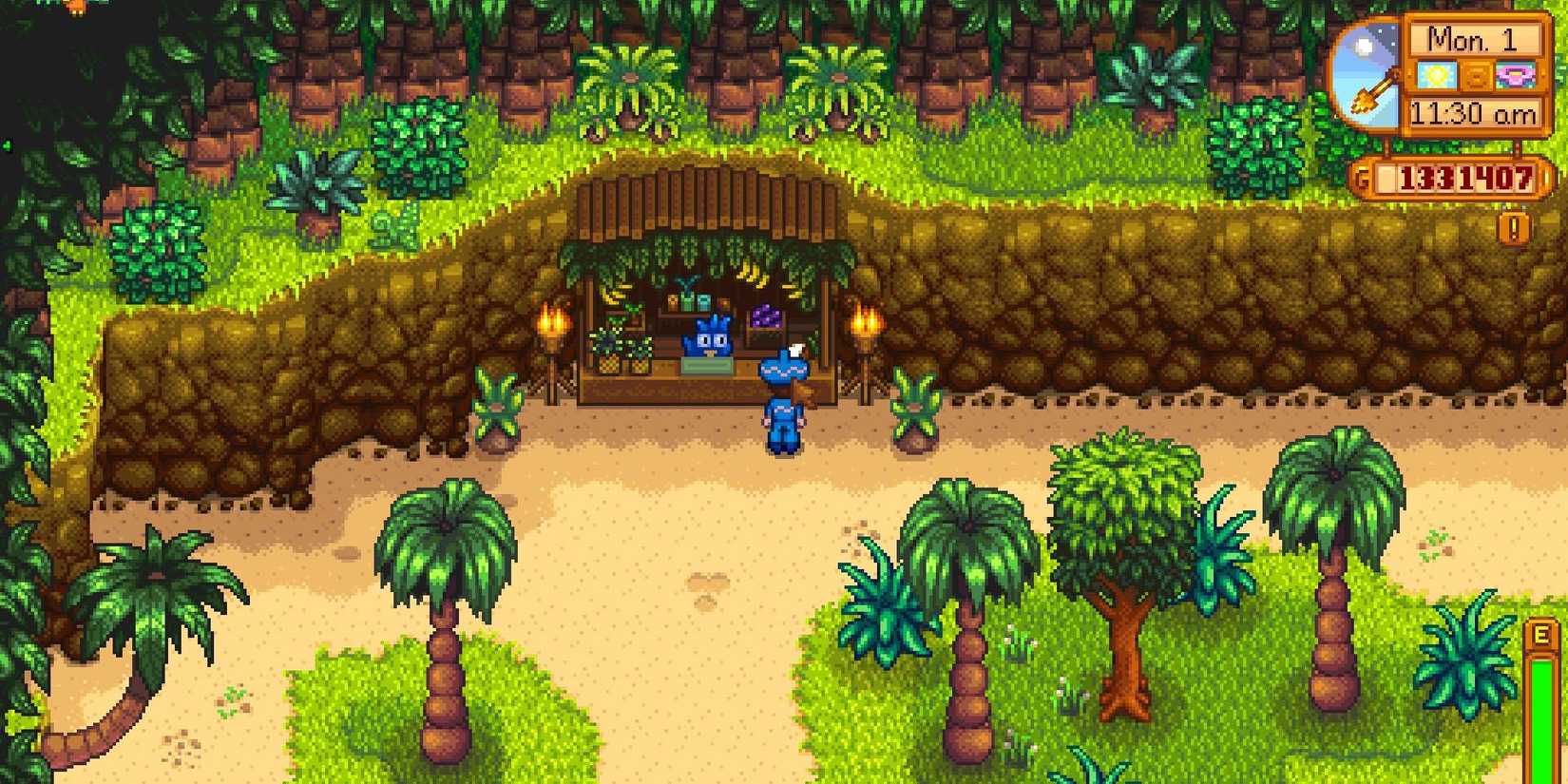Click the wooden crate icon between weather and flower
The image size is (1568, 784).
coord(1476,76)
